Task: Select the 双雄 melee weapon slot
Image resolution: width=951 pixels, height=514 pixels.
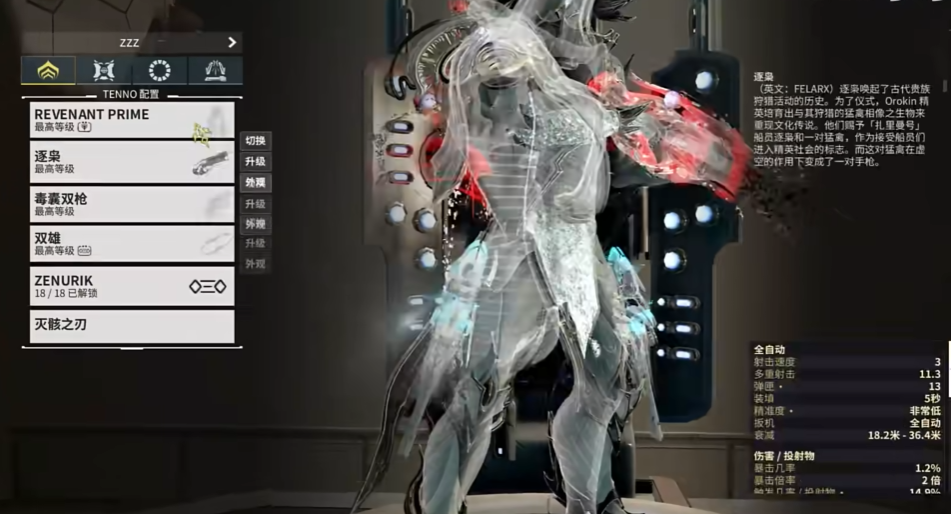Action: coord(131,244)
